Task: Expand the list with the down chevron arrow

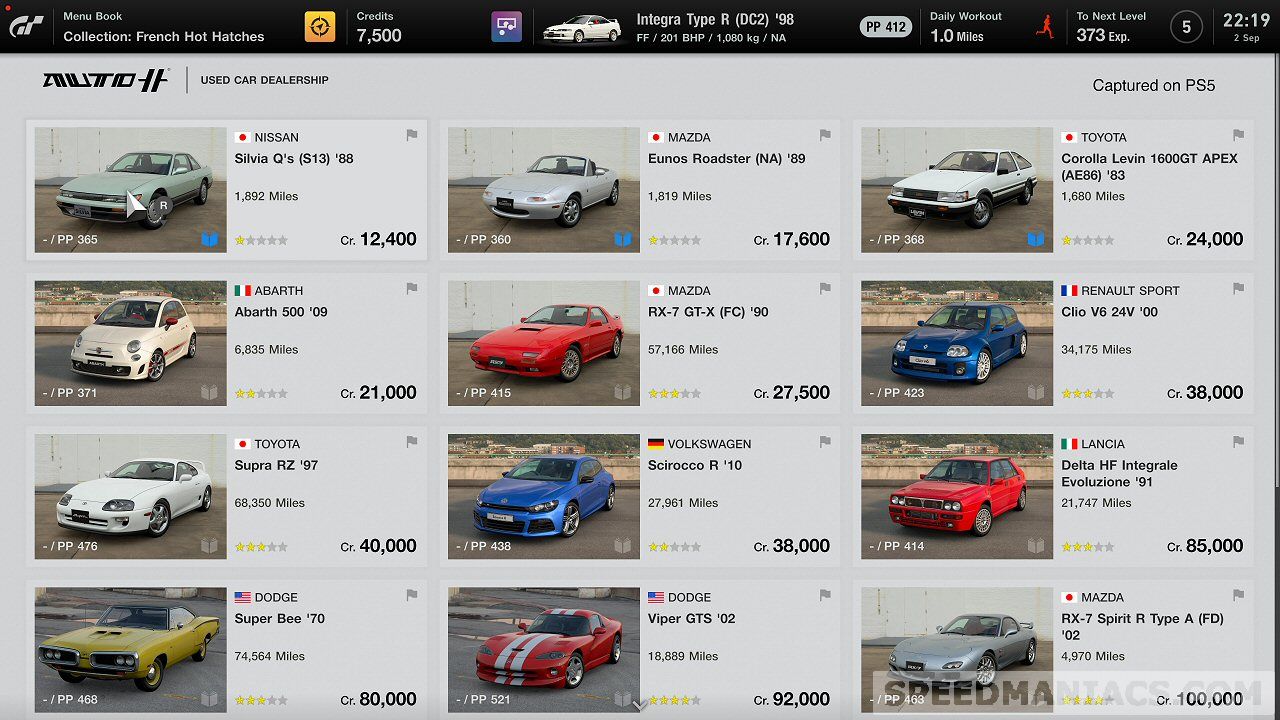Action: coord(640,705)
